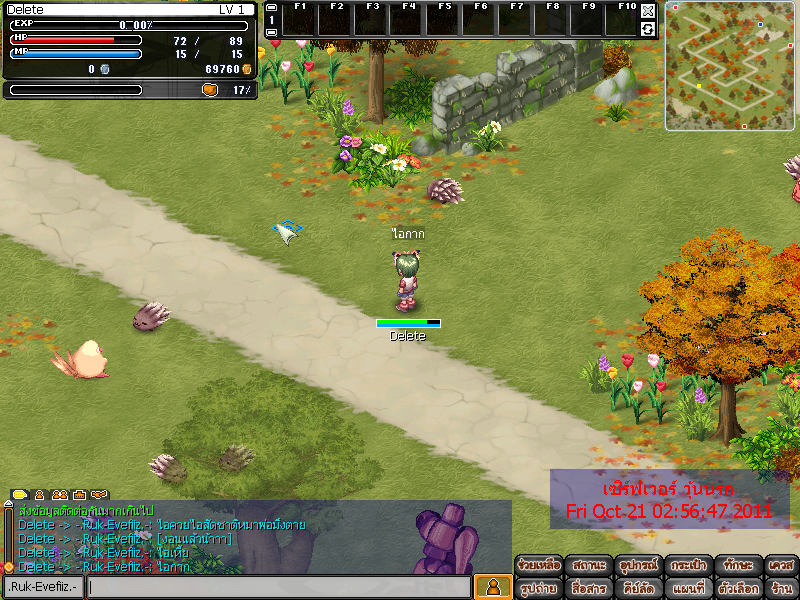The image size is (800, 600).
Task: Open the ร้าน shop
Action: click(781, 588)
